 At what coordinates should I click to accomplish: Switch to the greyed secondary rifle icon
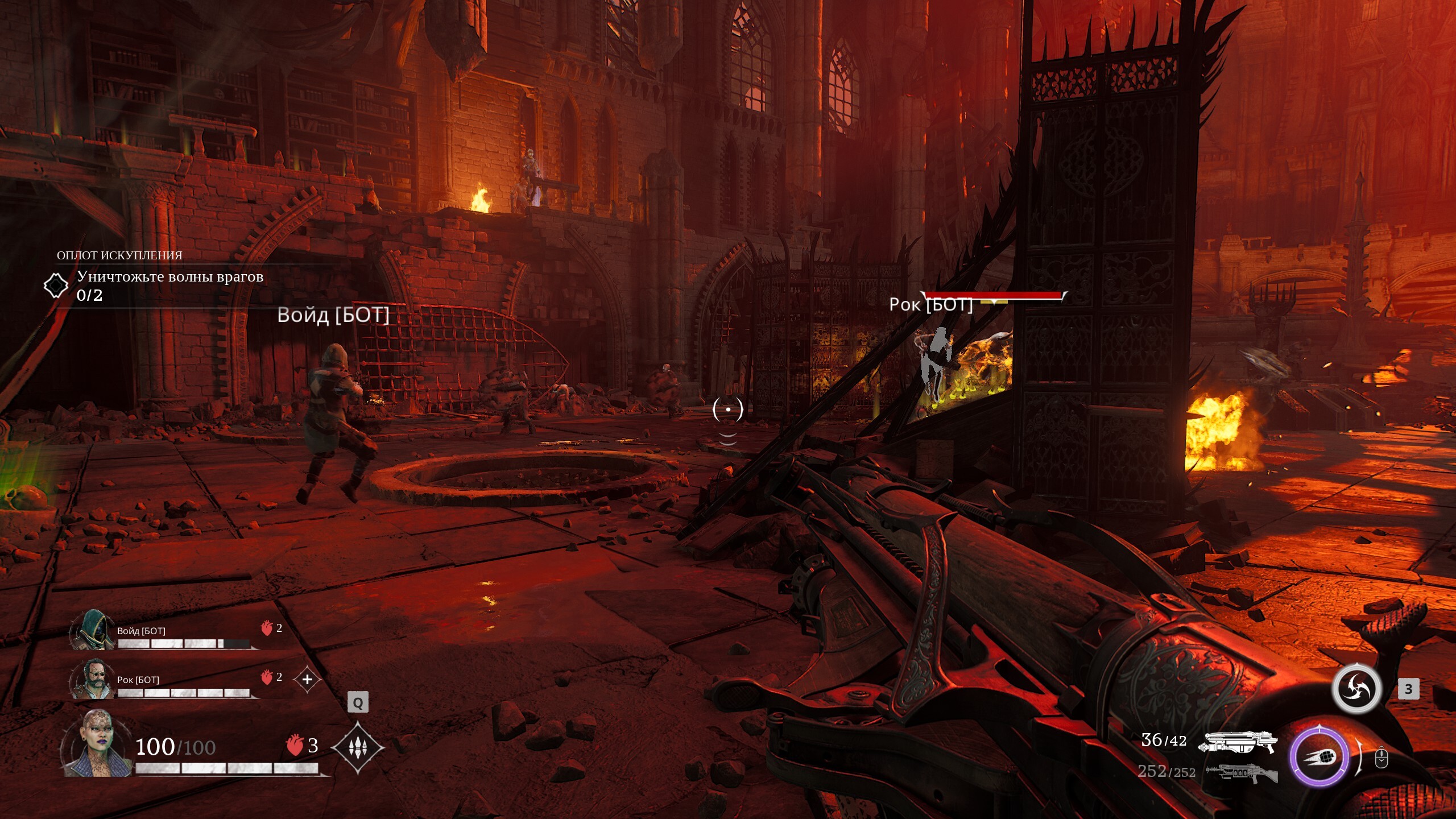1242,772
